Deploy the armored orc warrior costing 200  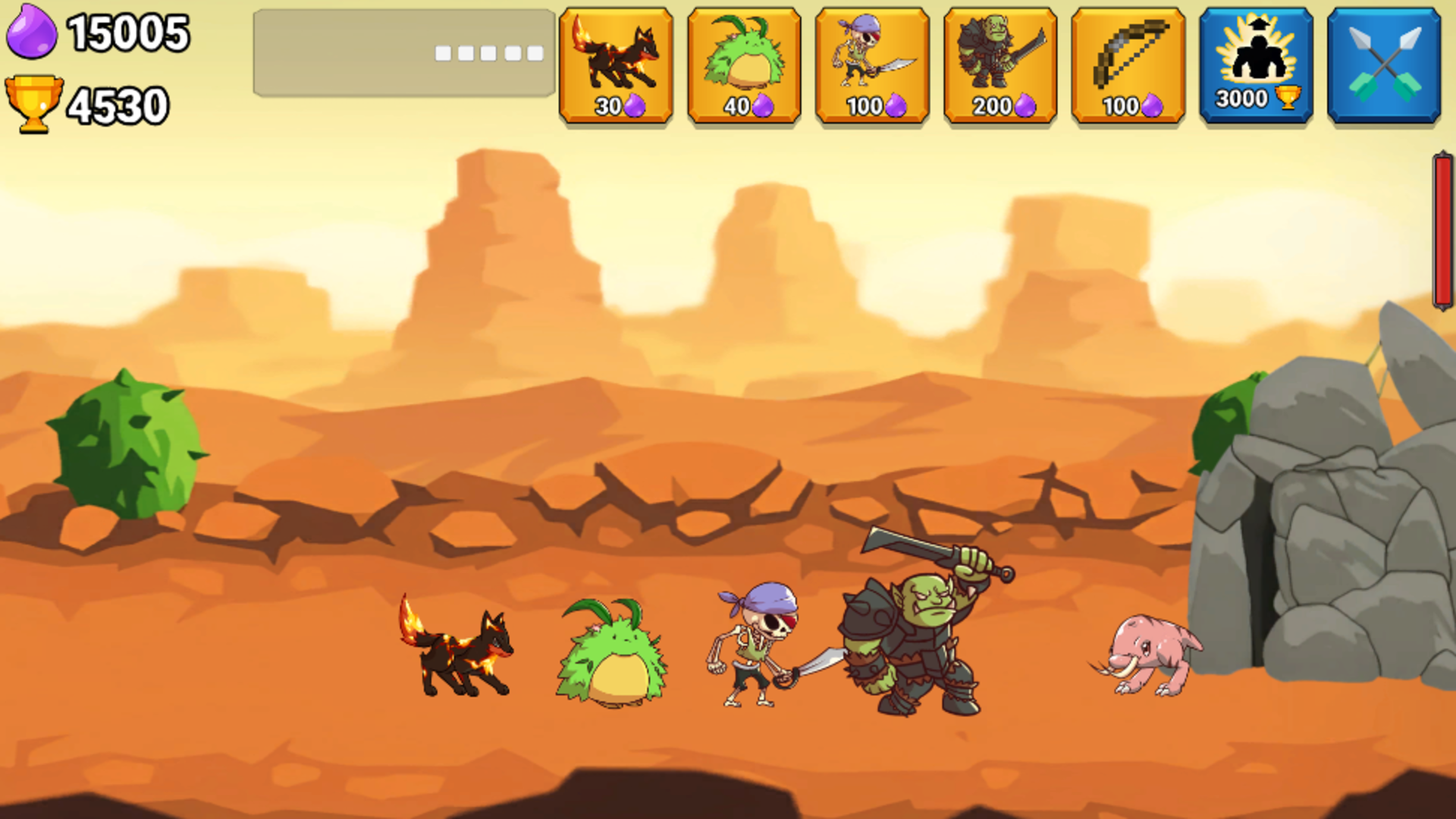click(x=1001, y=64)
